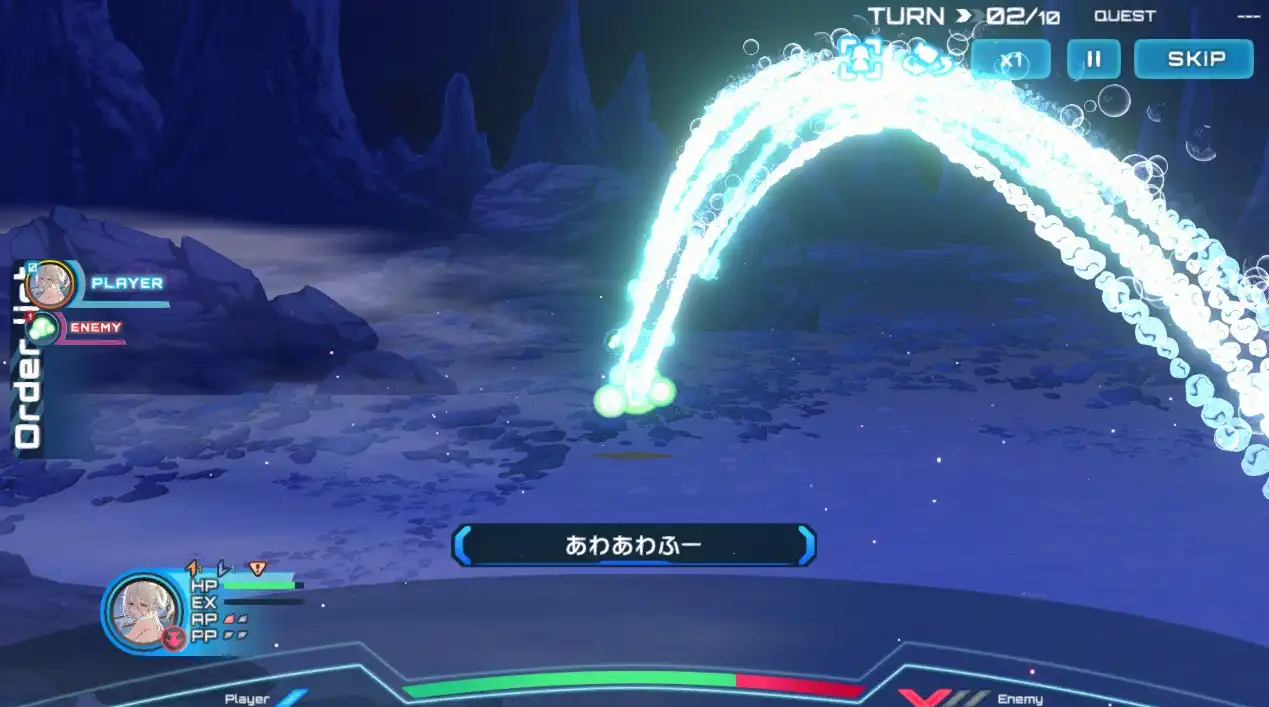Toggle the x1 battle speed button
This screenshot has height=707, width=1269.
pyautogui.click(x=1011, y=59)
